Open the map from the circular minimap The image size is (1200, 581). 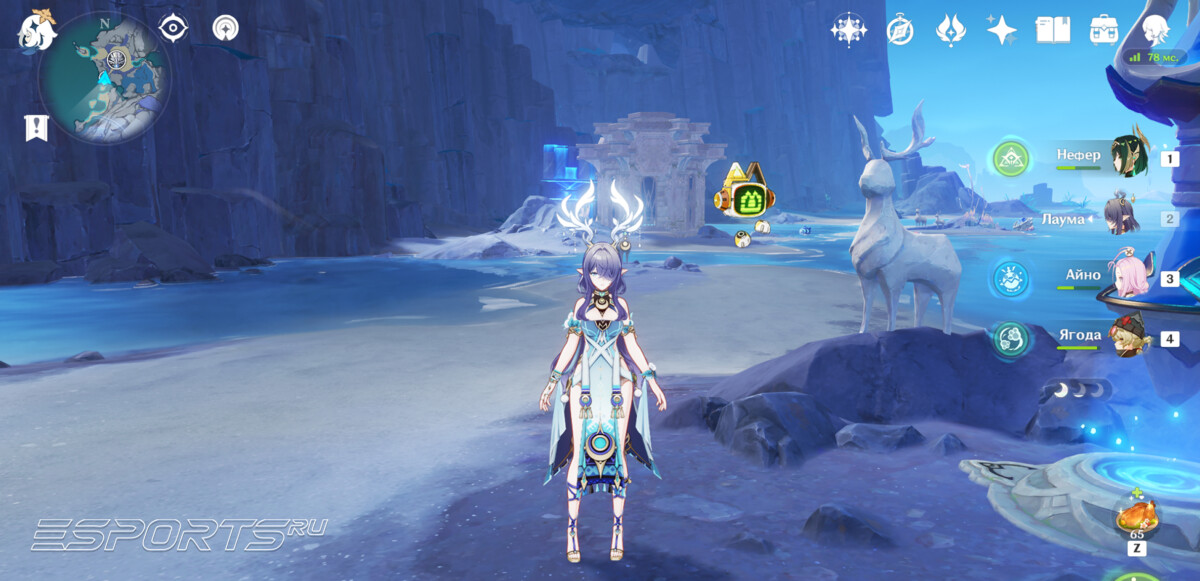[x=104, y=77]
